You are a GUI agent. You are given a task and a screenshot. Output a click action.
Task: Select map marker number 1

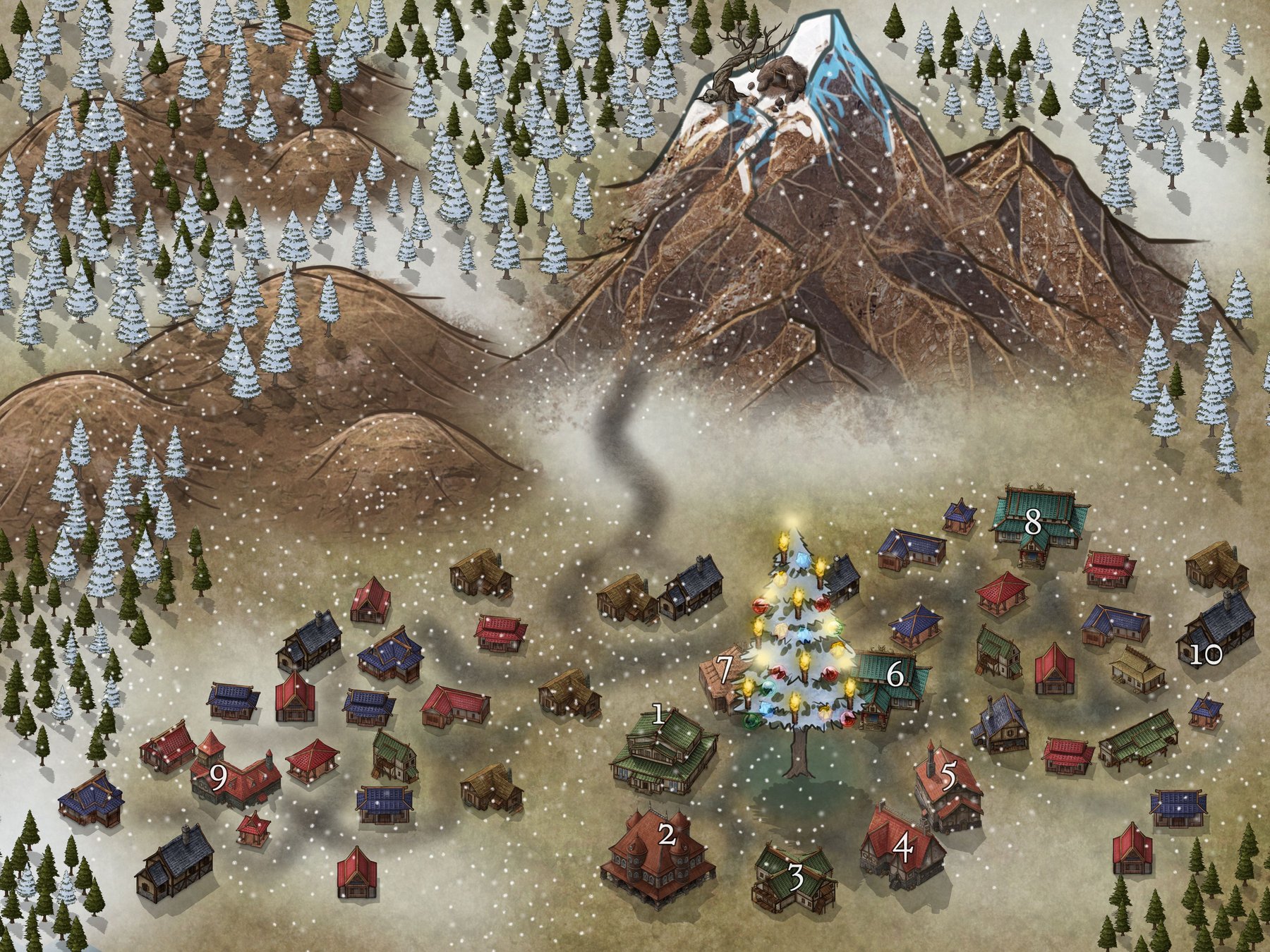[x=658, y=716]
